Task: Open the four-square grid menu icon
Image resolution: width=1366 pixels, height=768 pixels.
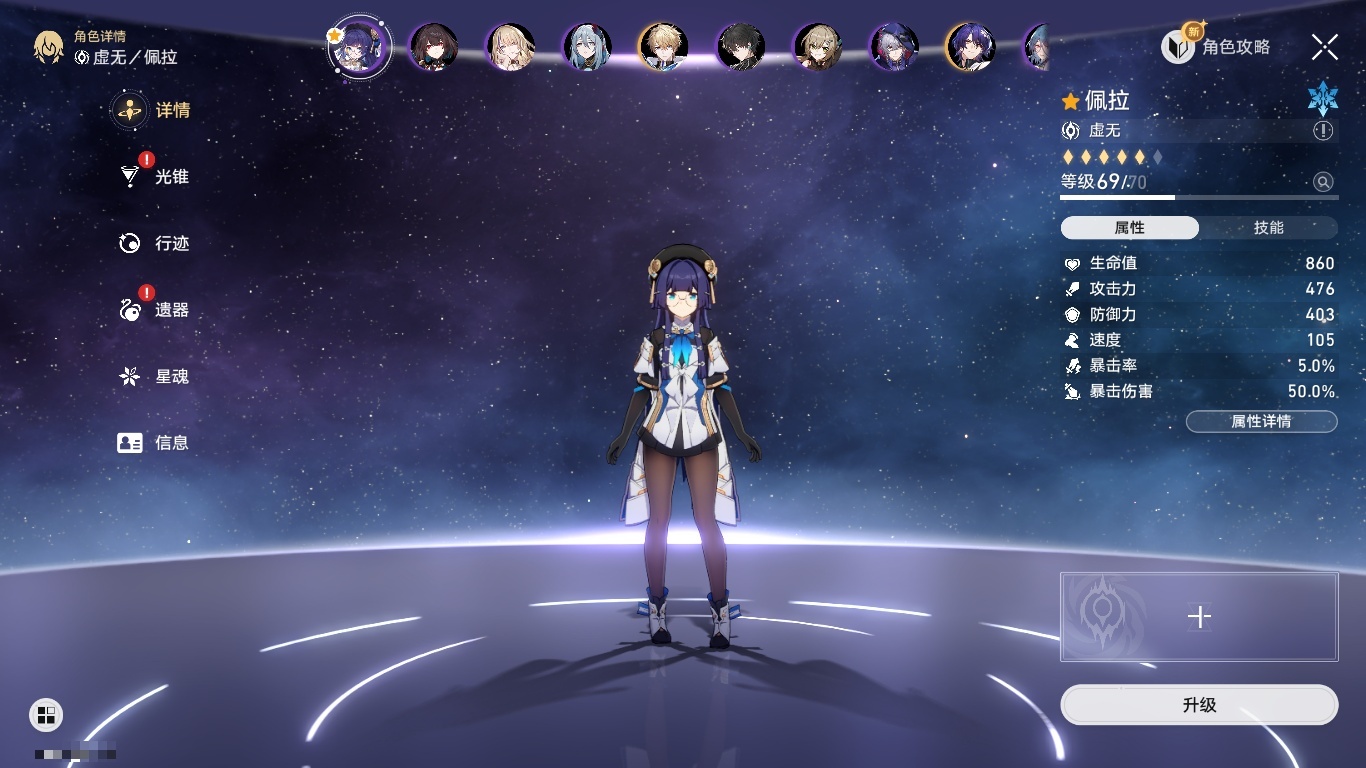Action: (x=46, y=714)
